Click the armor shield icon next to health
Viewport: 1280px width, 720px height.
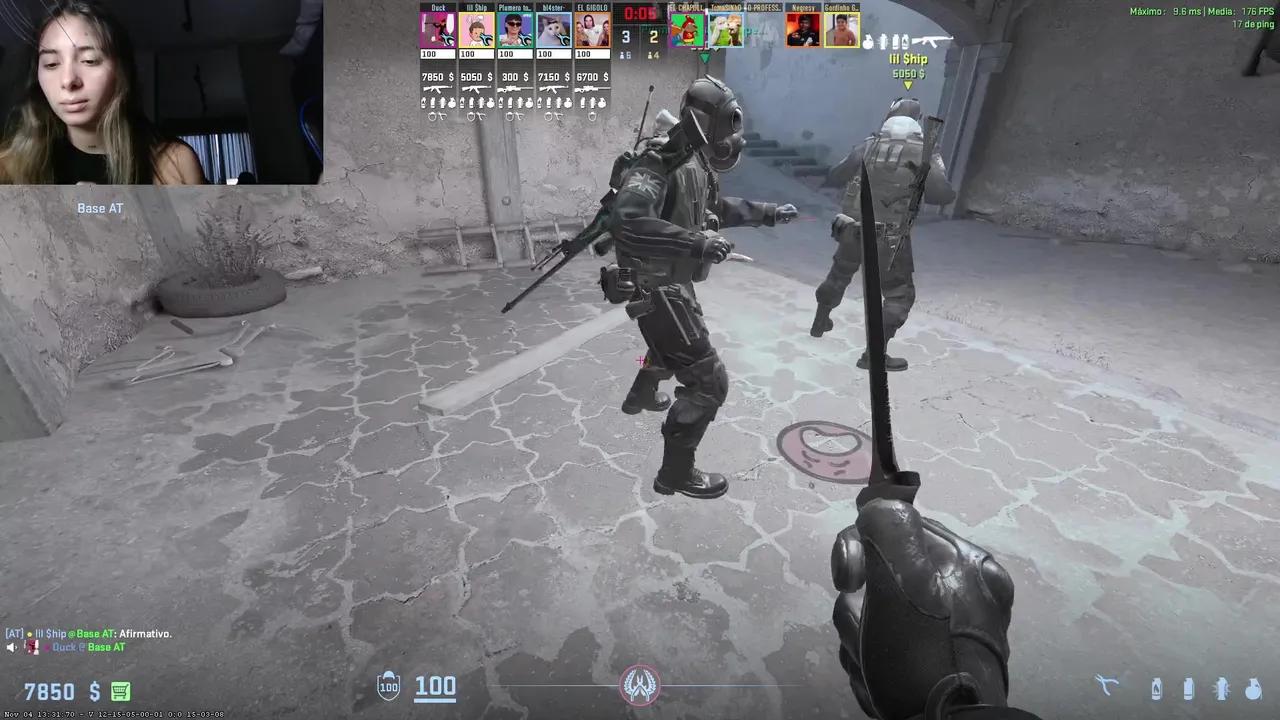(388, 686)
